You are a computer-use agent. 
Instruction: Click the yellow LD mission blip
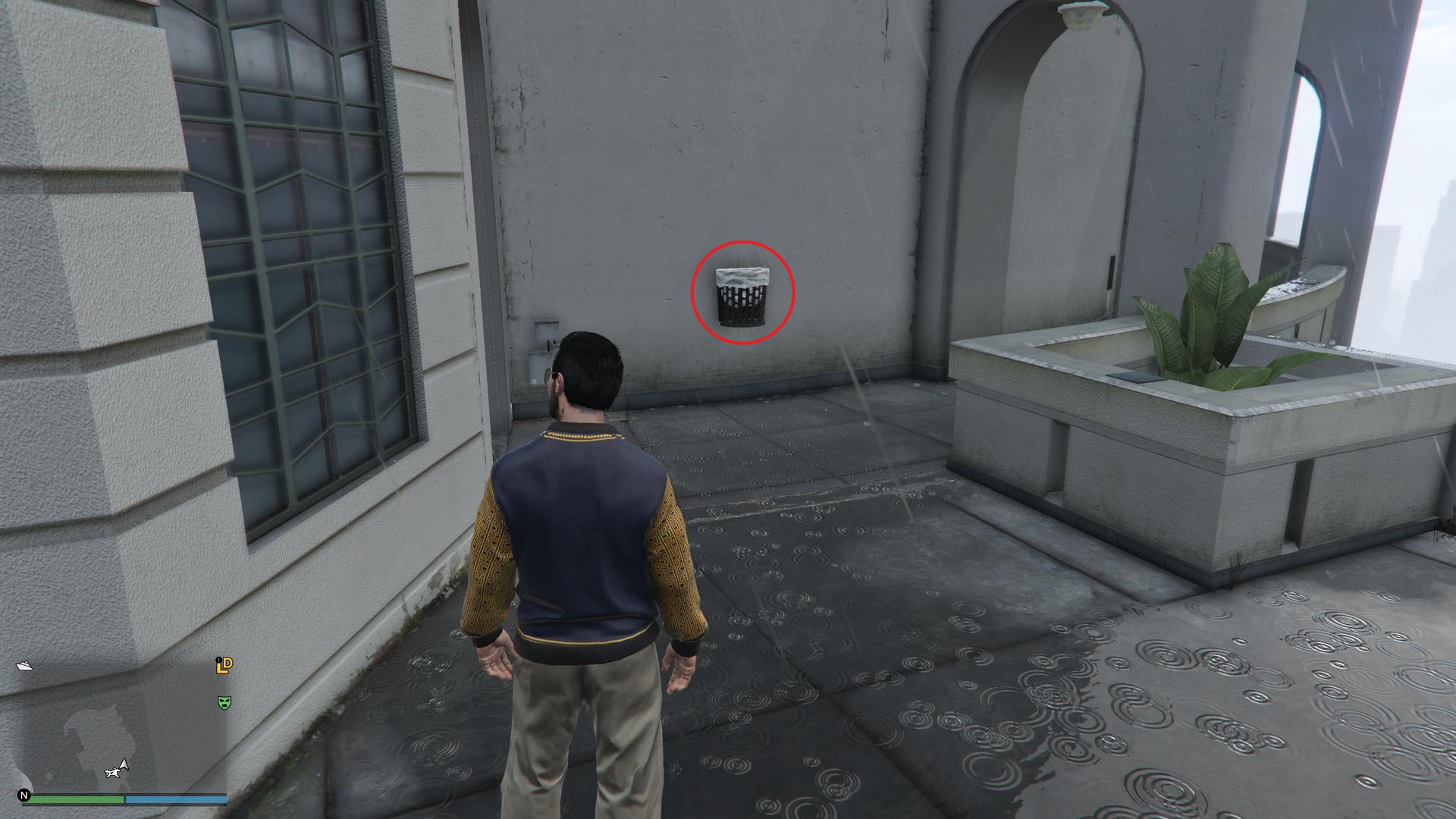(224, 665)
